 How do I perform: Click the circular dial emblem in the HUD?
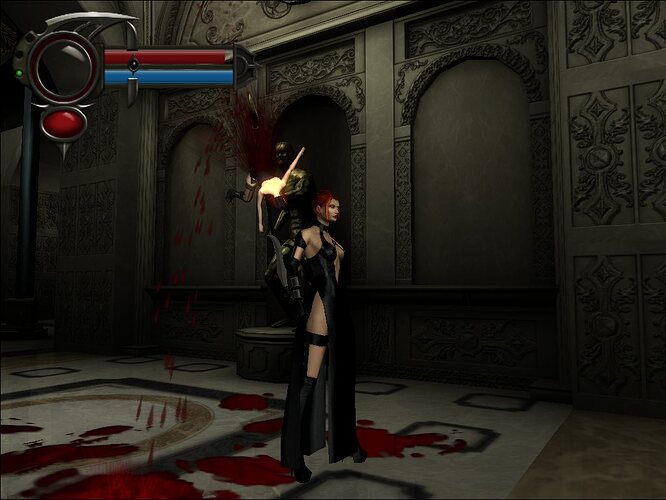[63, 67]
